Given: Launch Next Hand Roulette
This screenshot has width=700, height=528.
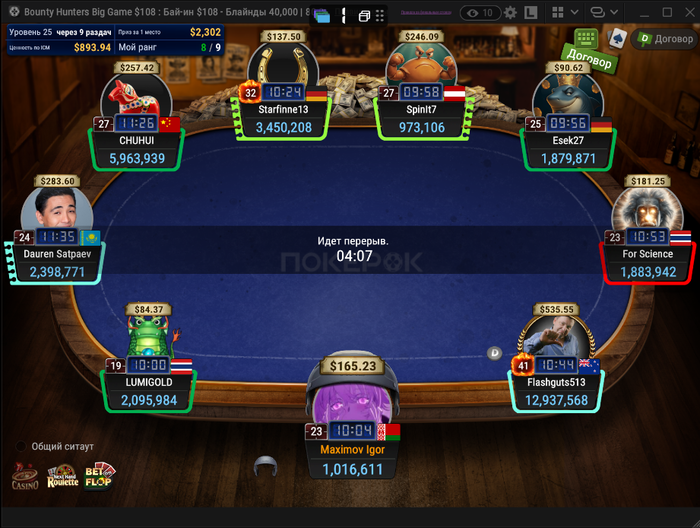Looking at the screenshot, I should click(x=62, y=476).
